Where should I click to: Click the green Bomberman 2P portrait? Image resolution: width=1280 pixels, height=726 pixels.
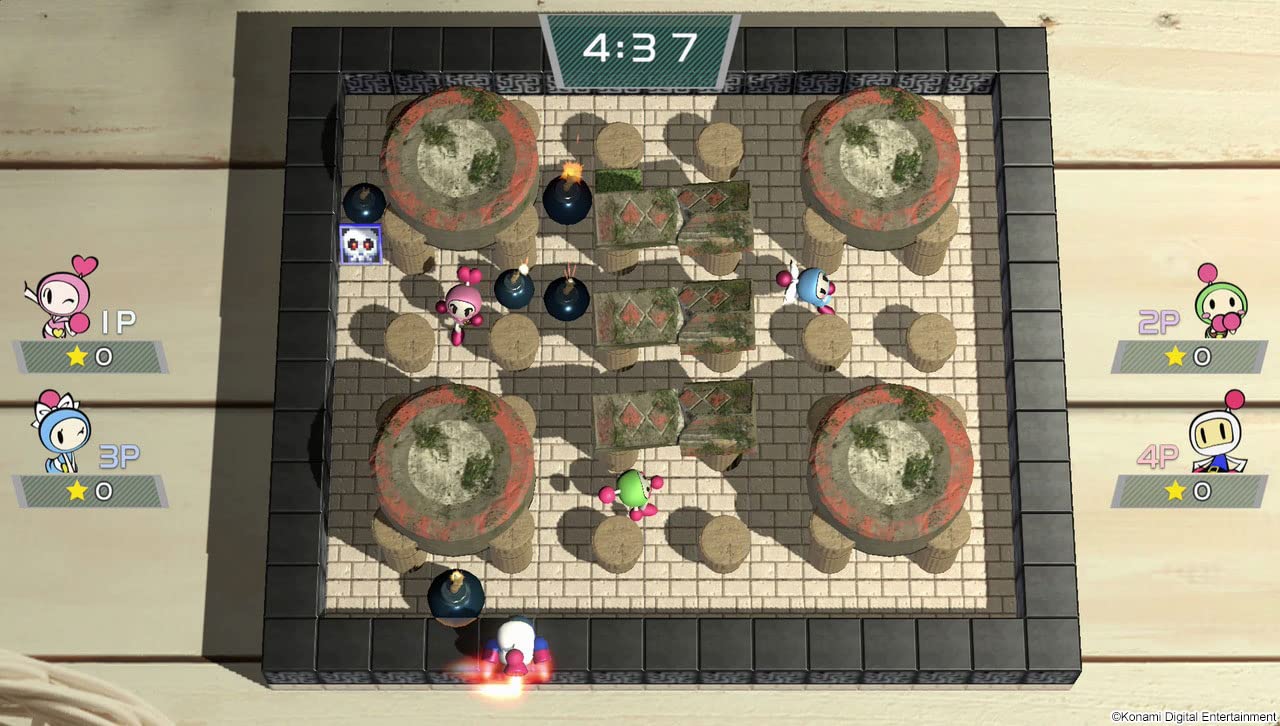(x=1220, y=301)
